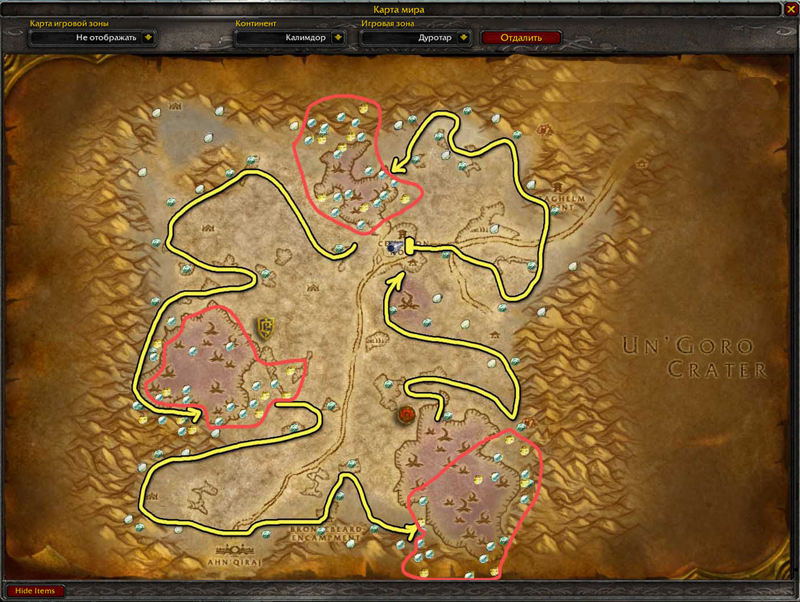Open the Калимдор continent dropdown

339,38
